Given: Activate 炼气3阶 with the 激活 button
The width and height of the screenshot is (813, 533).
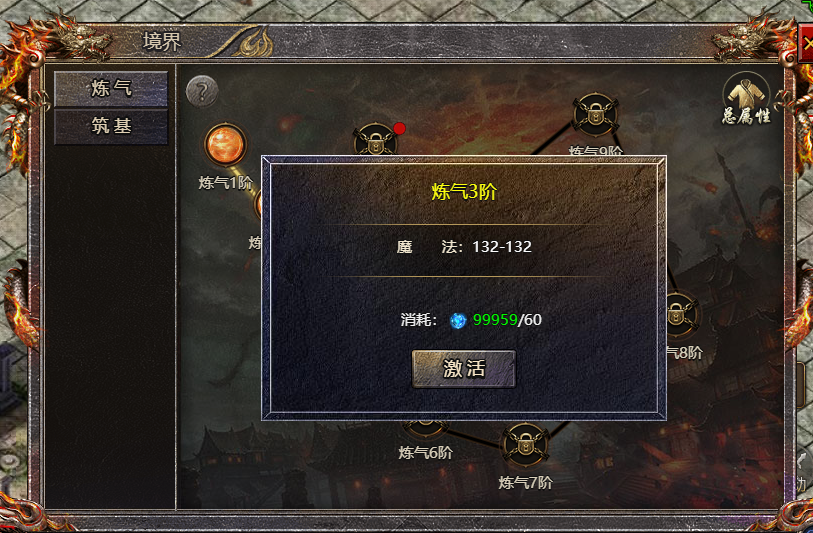Looking at the screenshot, I should (464, 368).
